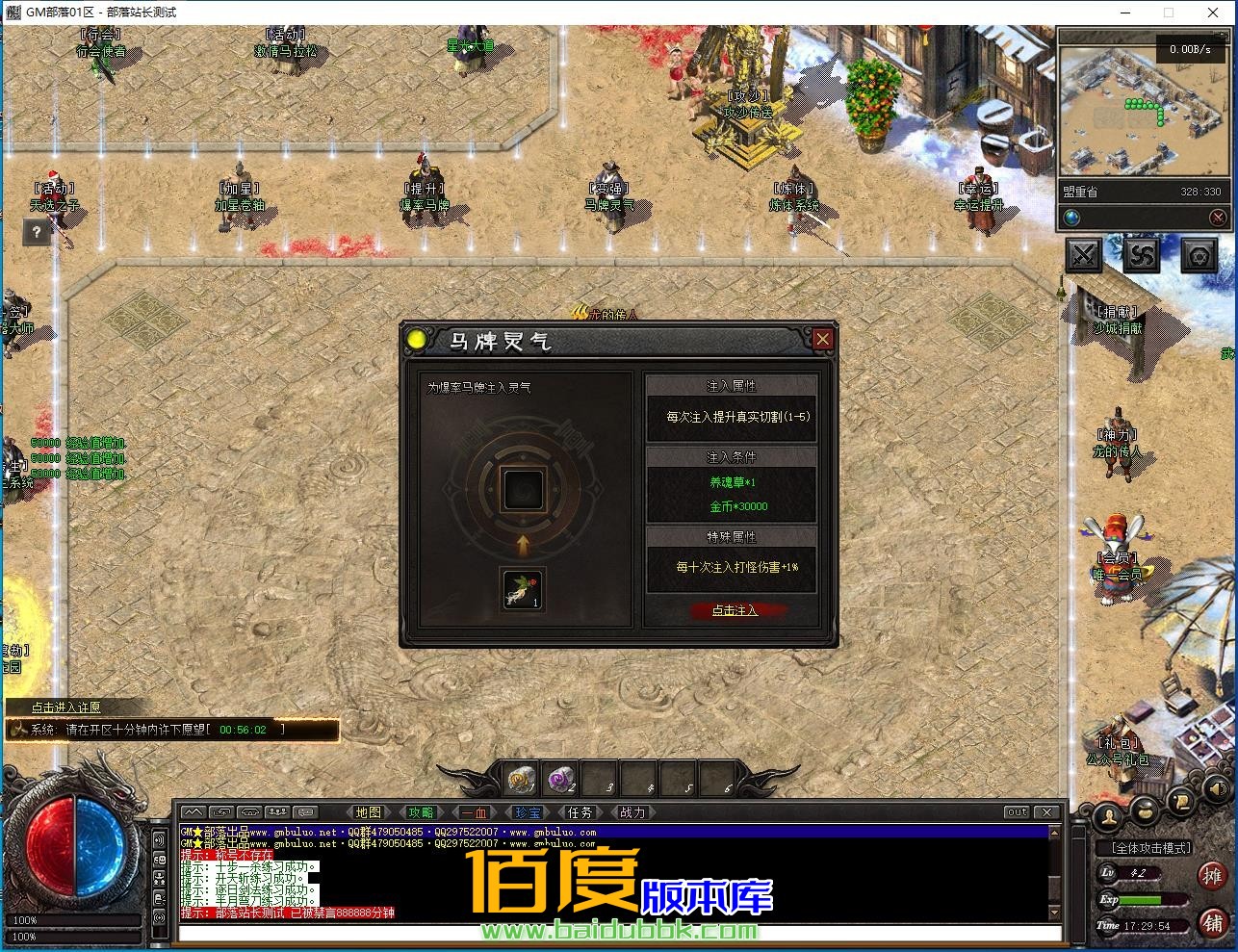
Task: Switch to the 地图 tab in the chat bar
Action: point(368,811)
